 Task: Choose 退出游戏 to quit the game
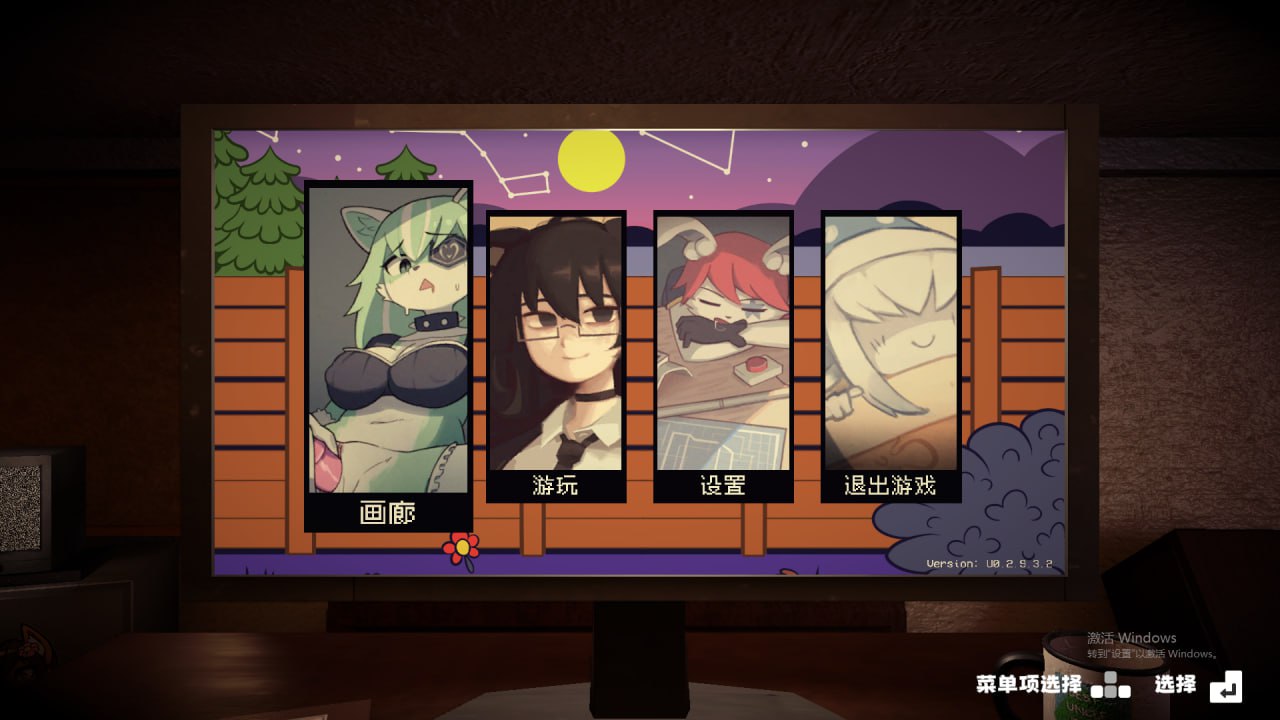[x=889, y=350]
